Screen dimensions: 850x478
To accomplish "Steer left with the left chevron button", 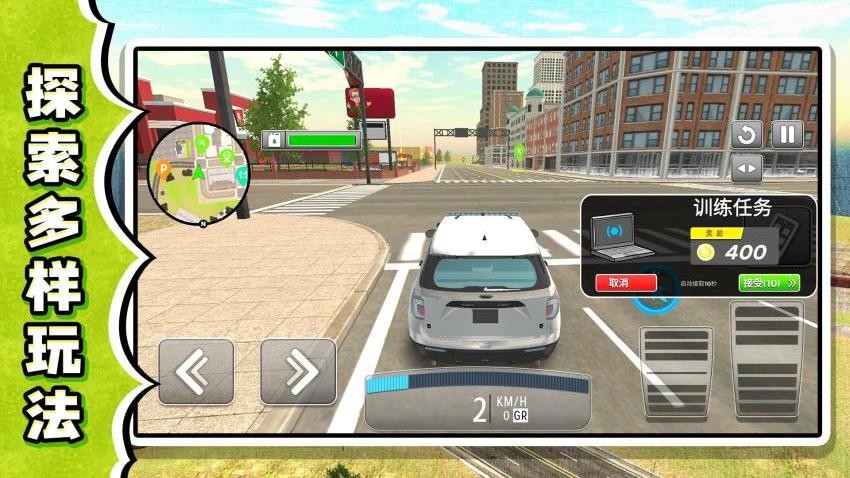I will click(x=196, y=371).
